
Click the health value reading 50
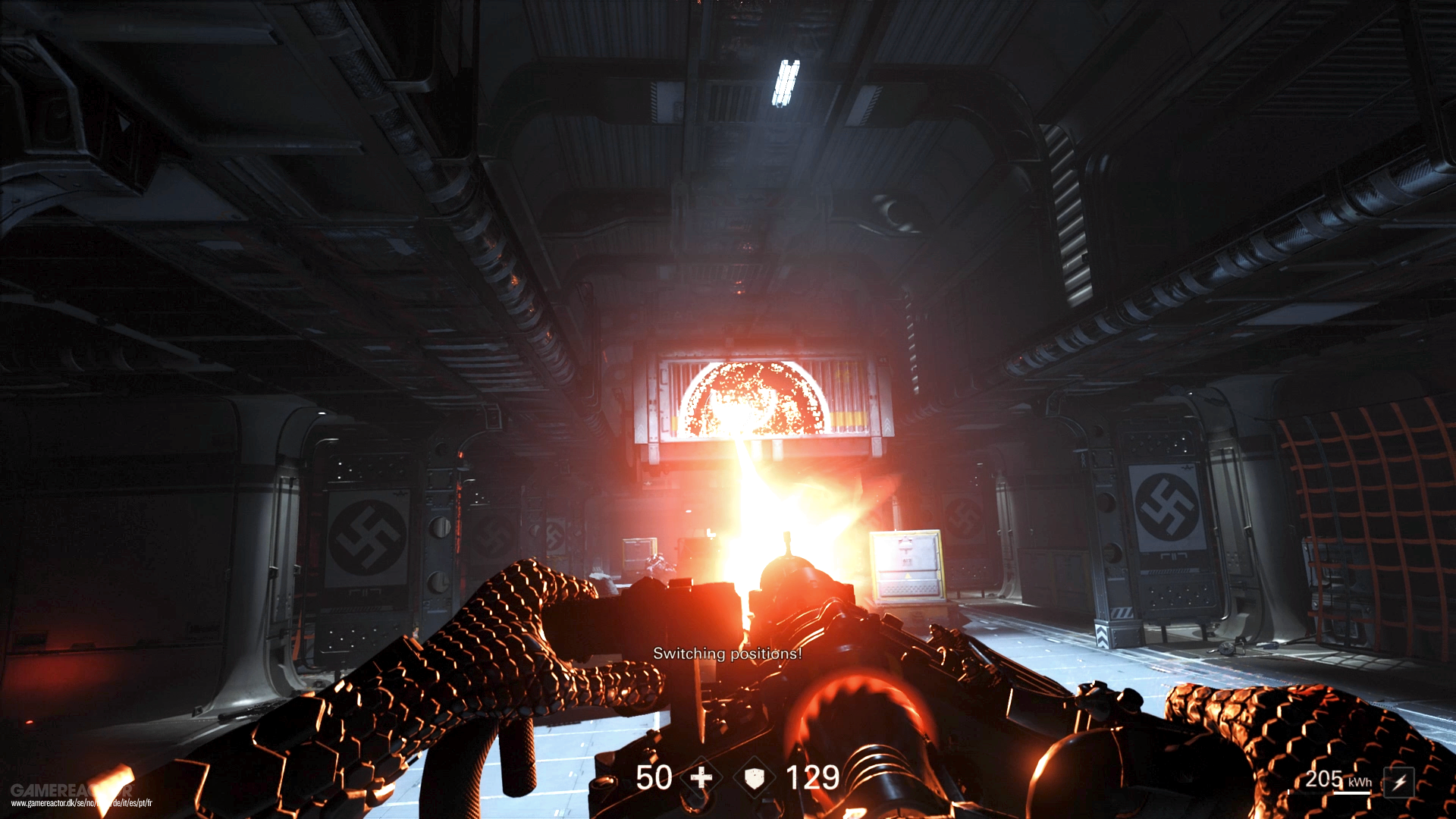(654, 778)
